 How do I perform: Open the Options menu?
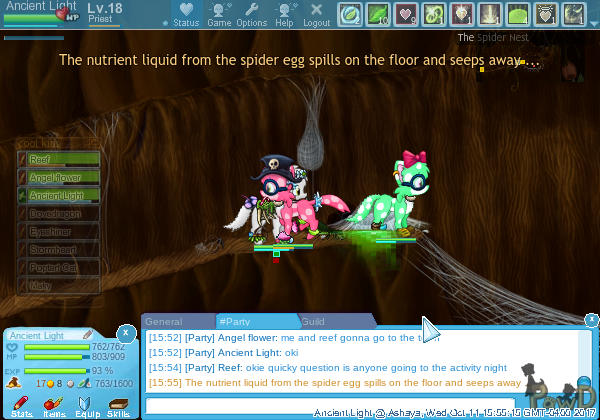pyautogui.click(x=251, y=14)
